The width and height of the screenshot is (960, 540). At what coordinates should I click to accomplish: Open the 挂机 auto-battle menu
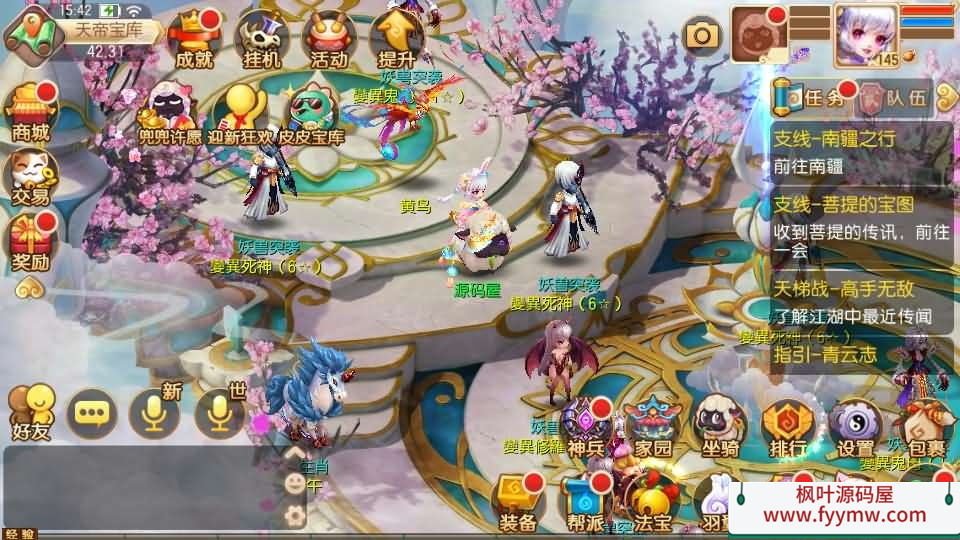click(261, 40)
